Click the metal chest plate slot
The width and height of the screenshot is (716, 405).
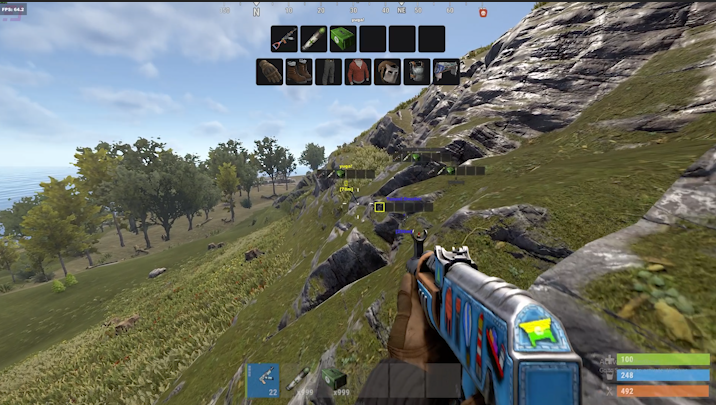coord(417,72)
